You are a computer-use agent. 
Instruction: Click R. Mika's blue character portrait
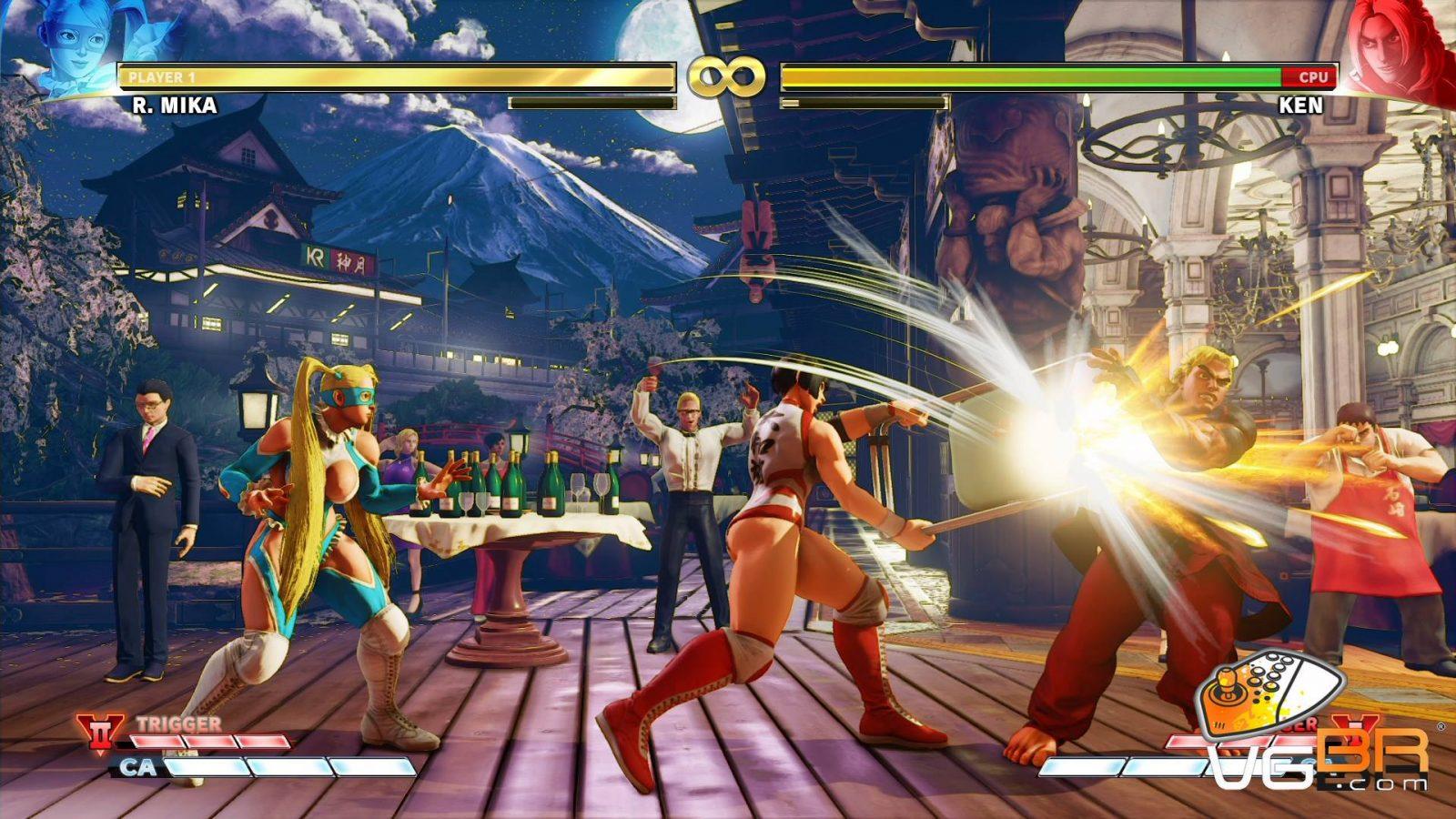click(x=75, y=44)
